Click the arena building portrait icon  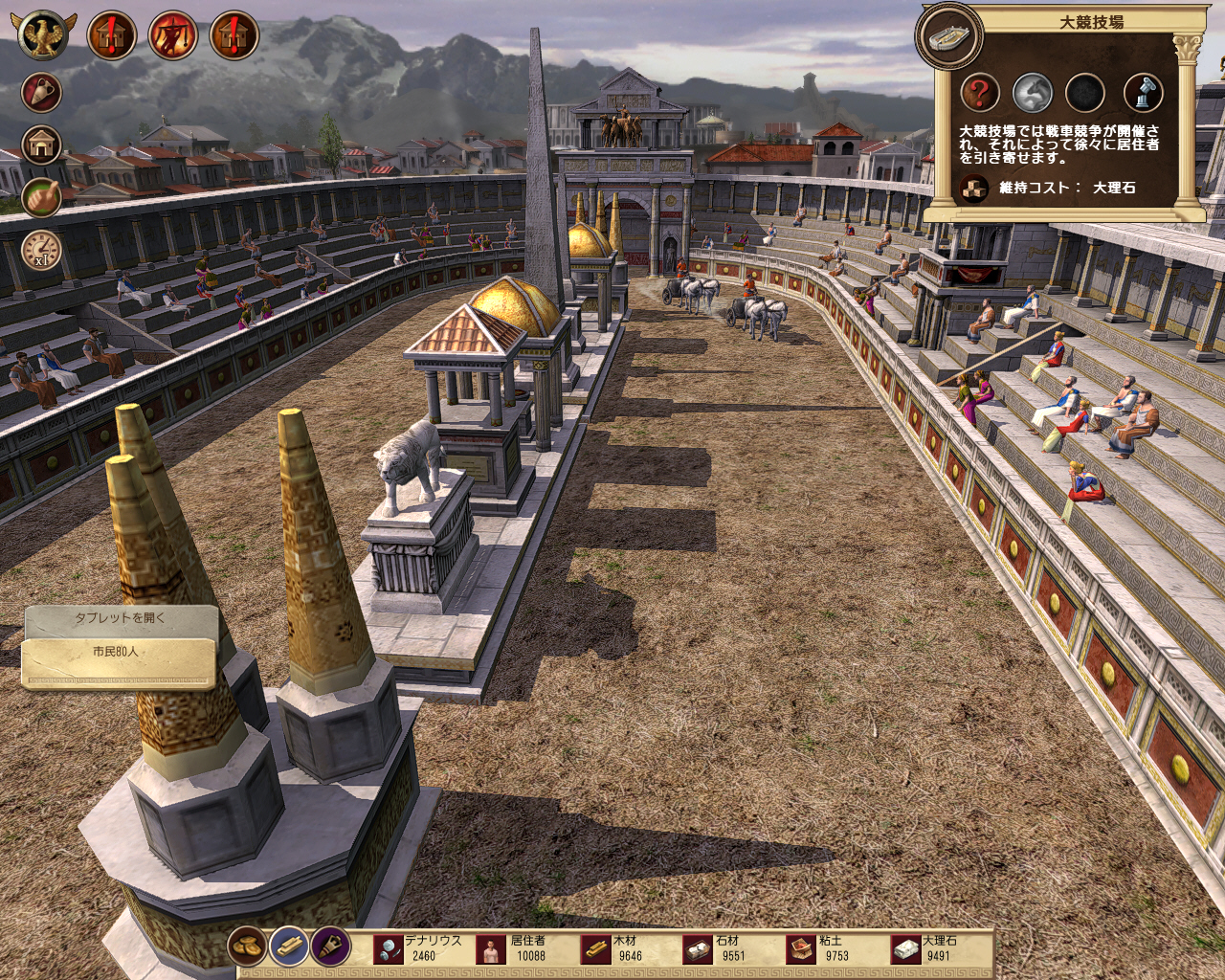(948, 36)
